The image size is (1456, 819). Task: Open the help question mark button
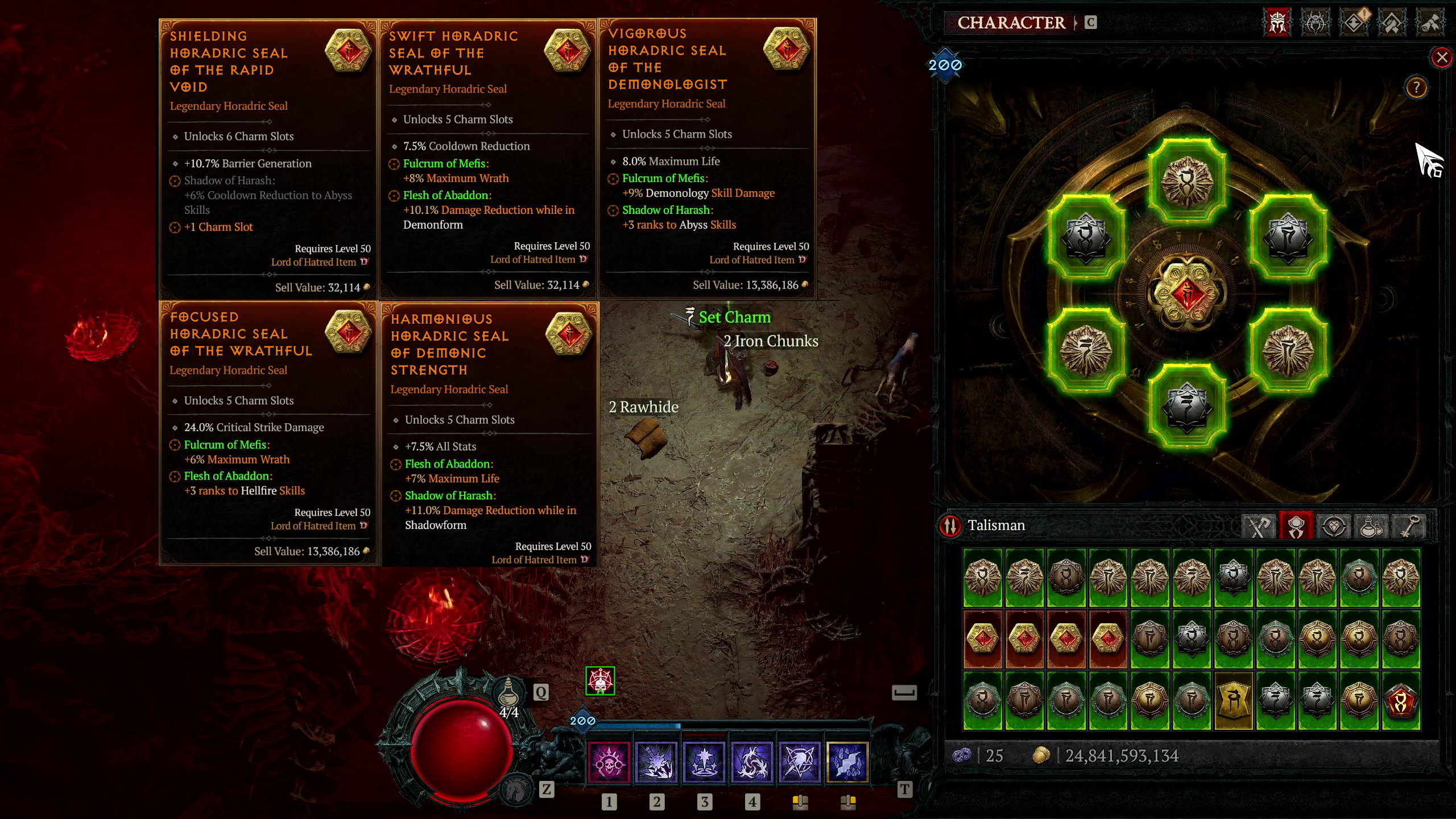[x=1416, y=88]
